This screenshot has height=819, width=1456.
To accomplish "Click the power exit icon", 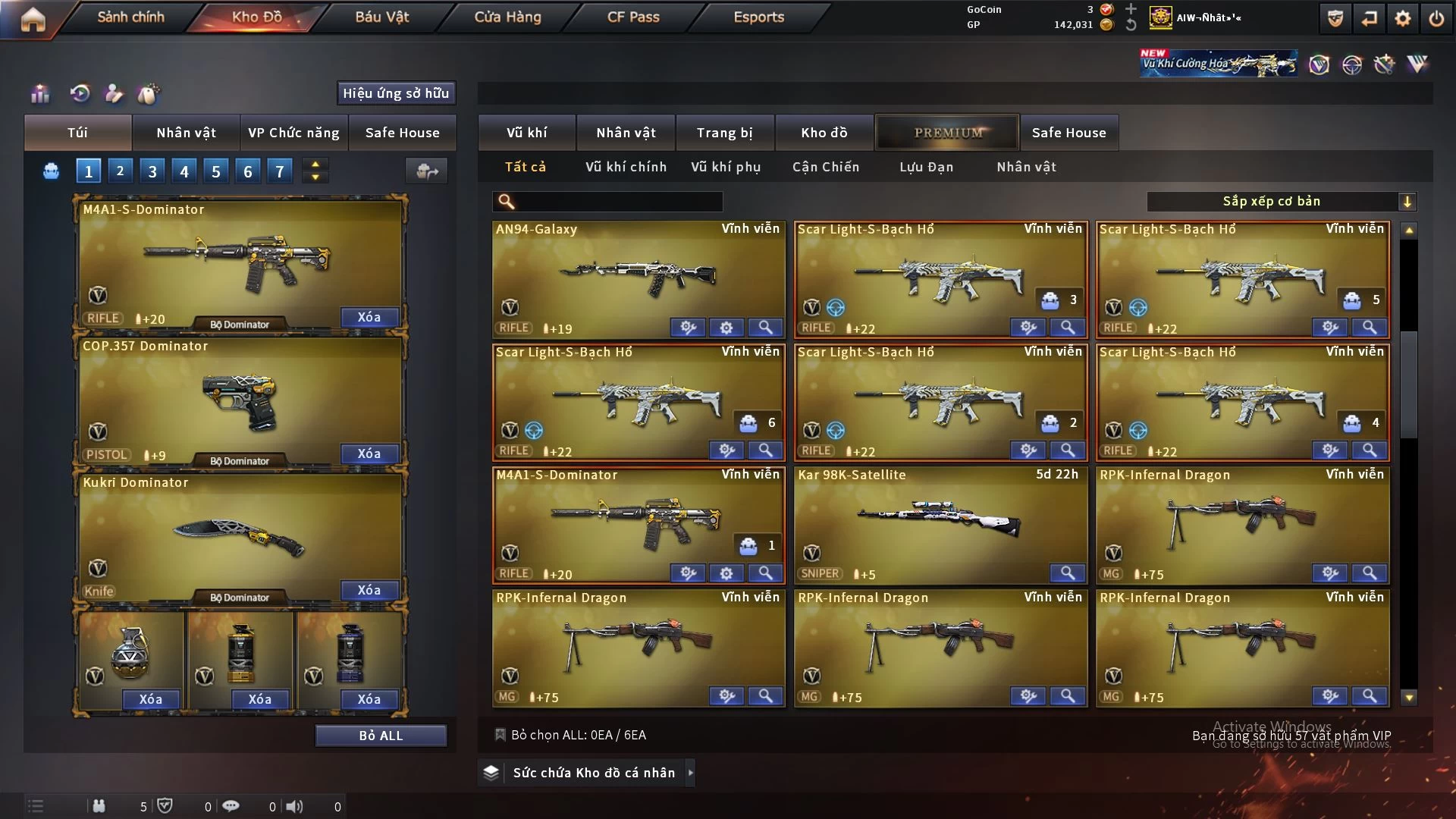I will coord(1436,18).
